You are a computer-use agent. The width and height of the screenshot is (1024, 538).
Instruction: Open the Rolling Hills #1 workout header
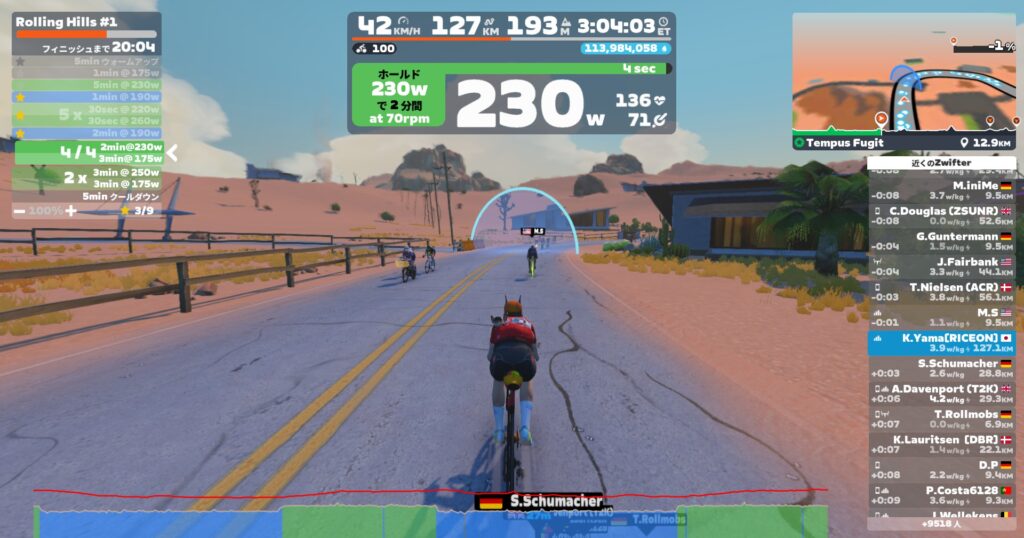click(x=67, y=21)
